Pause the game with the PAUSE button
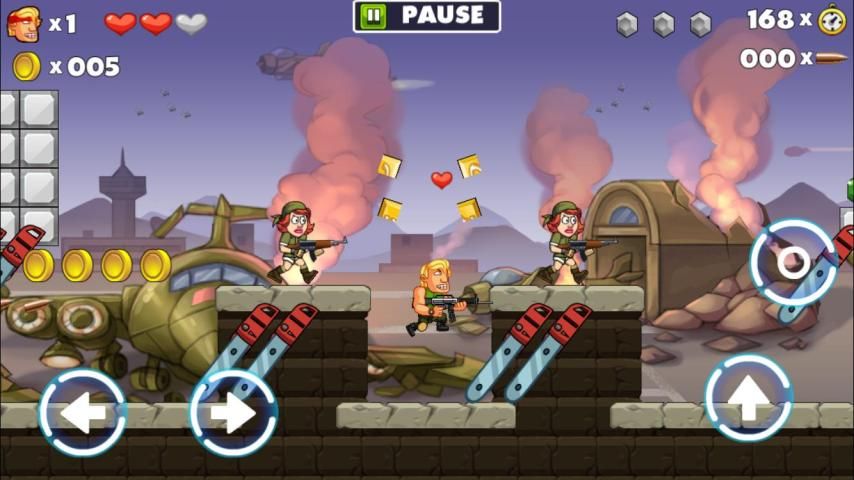The height and width of the screenshot is (480, 854). tap(427, 16)
